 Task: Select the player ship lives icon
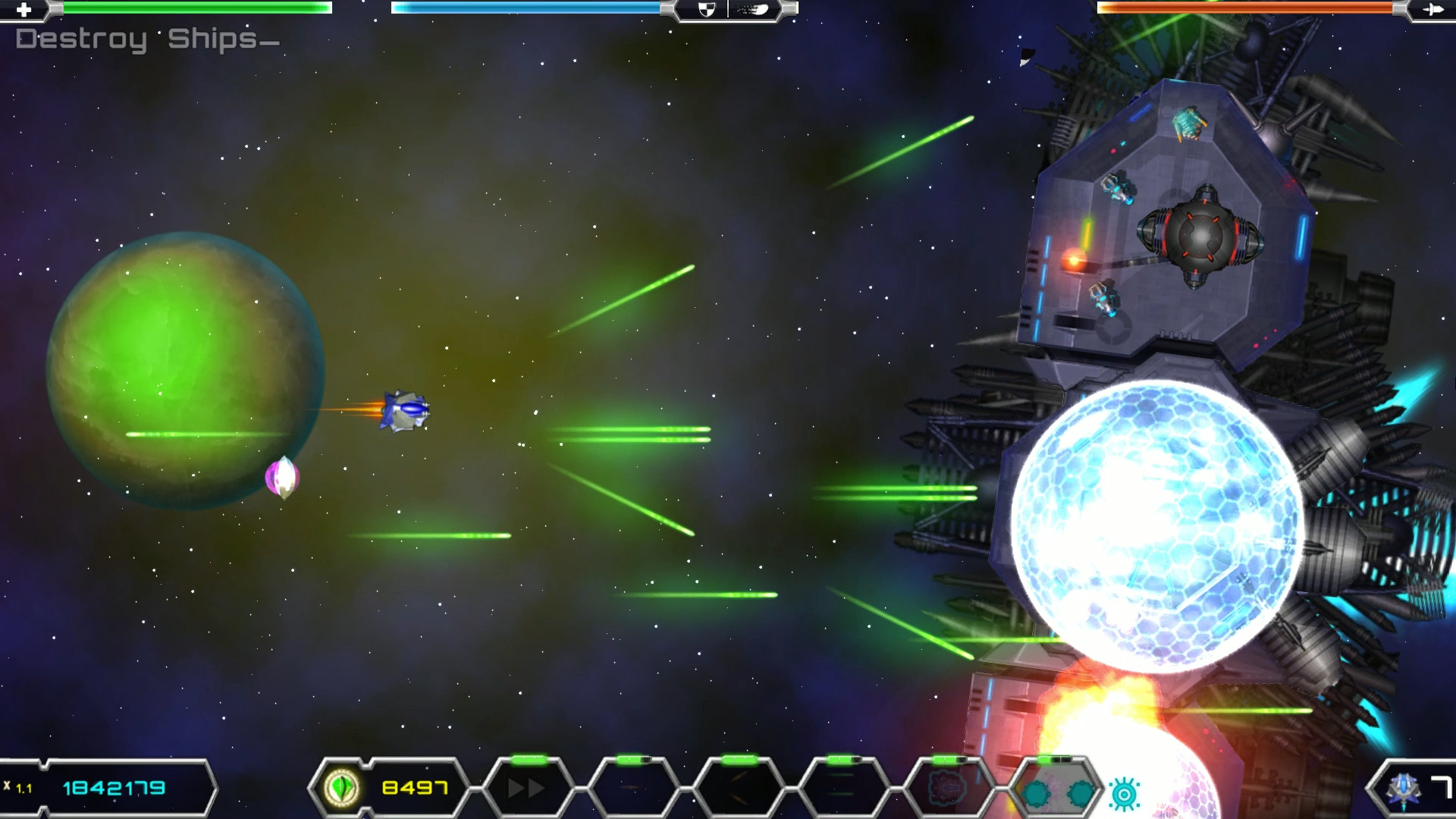tap(1403, 789)
